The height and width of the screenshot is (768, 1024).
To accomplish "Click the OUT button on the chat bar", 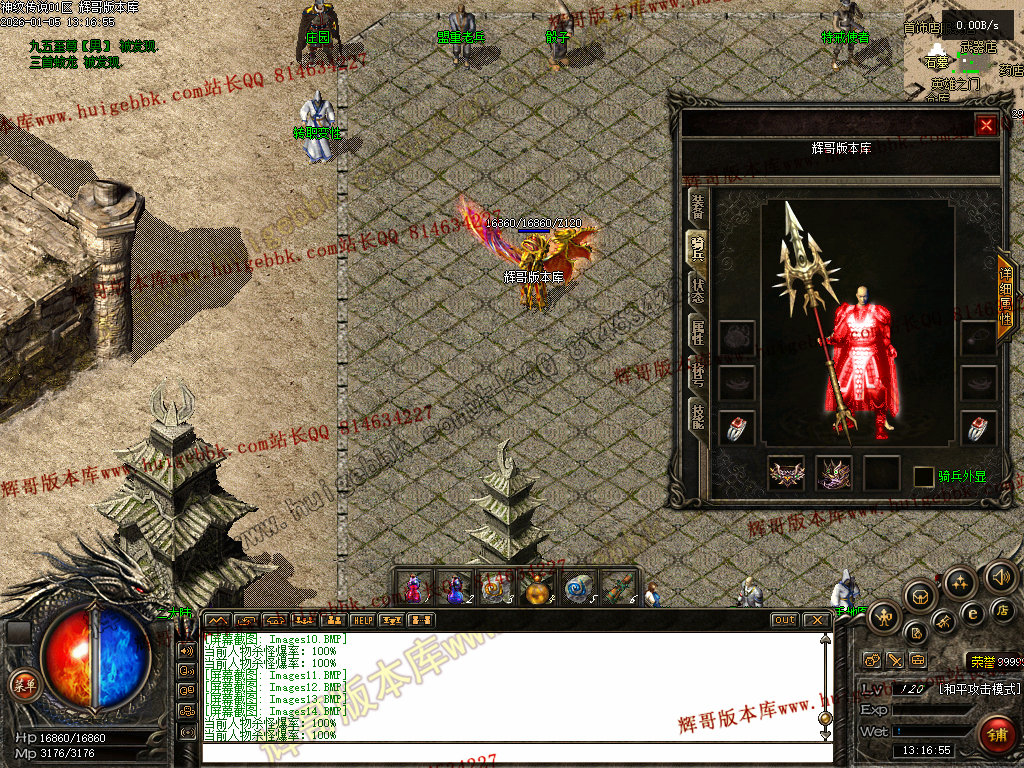I will (785, 620).
